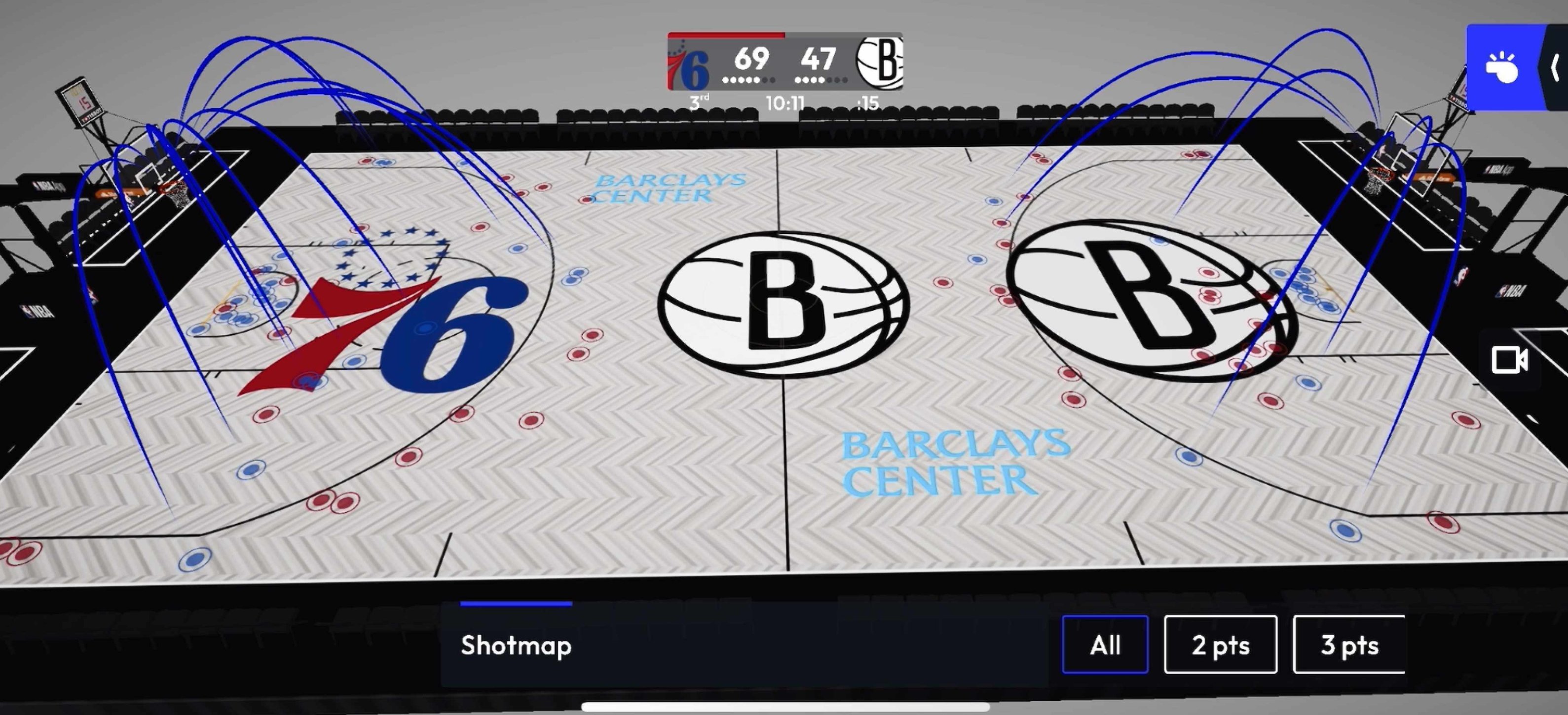Filter the shotmap to 3 pts
This screenshot has height=715, width=1568.
pos(1349,645)
